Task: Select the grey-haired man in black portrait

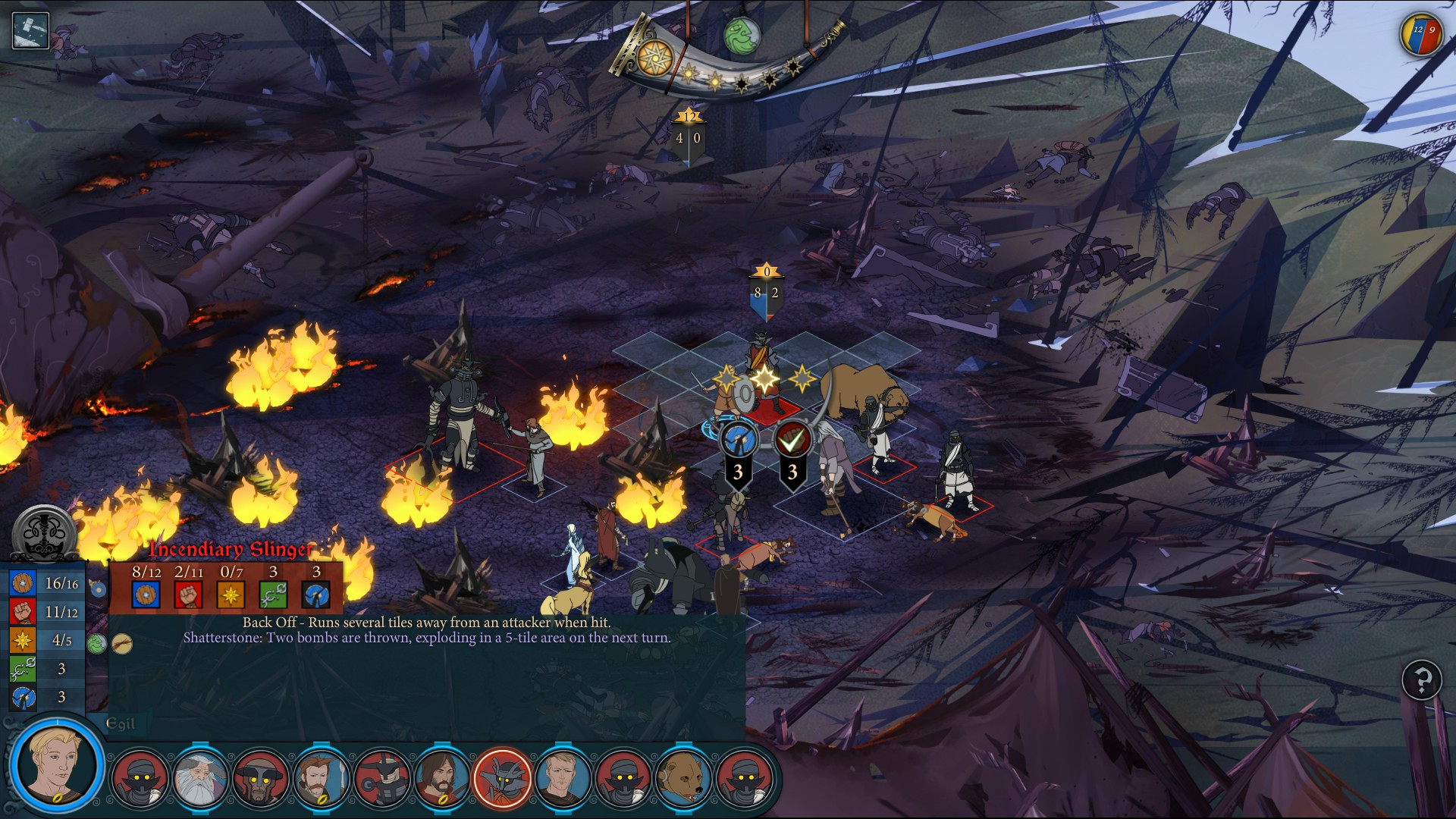Action: point(563,779)
